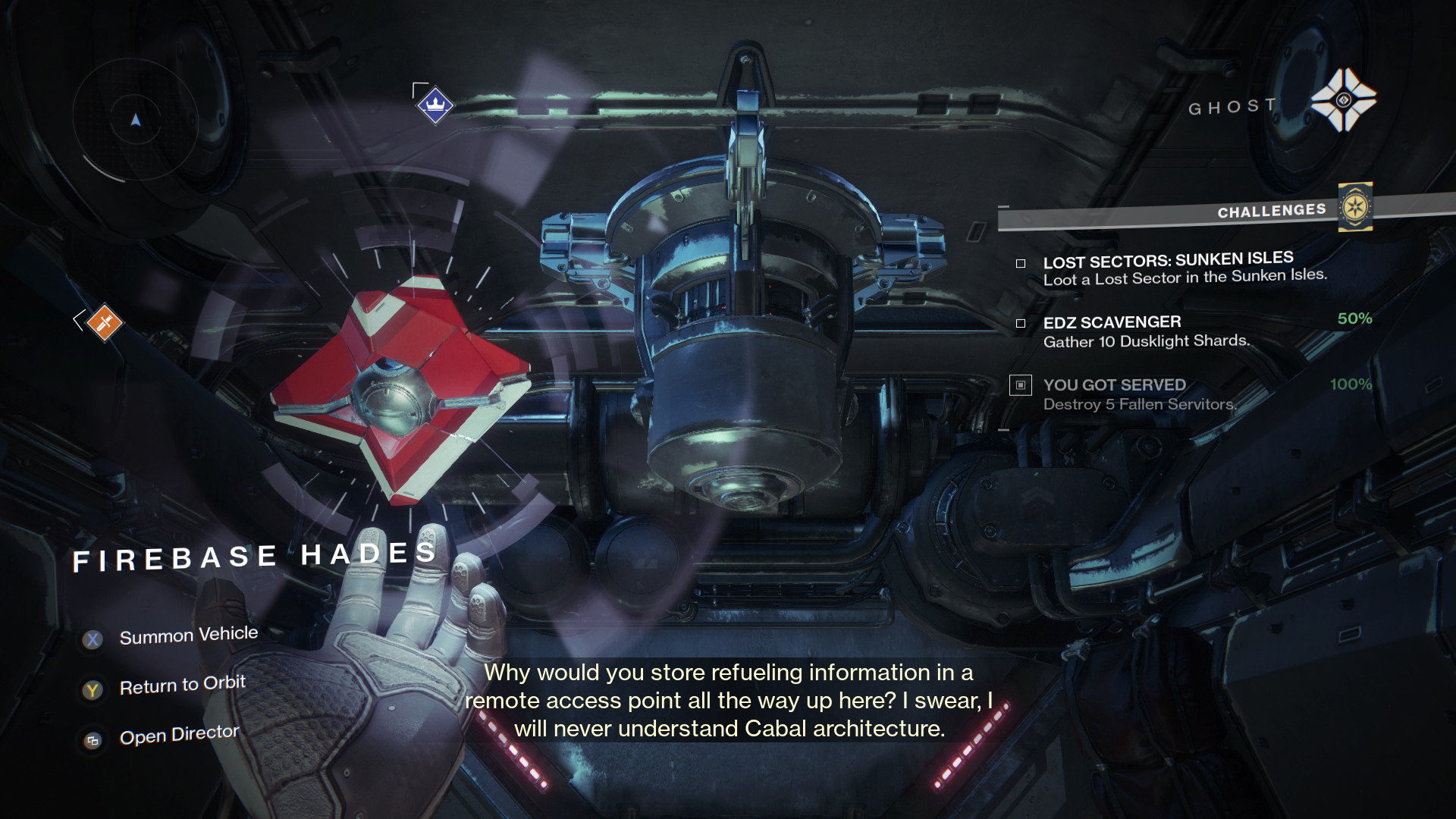The image size is (1456, 819).
Task: Choose Return to Orbit
Action: [182, 686]
